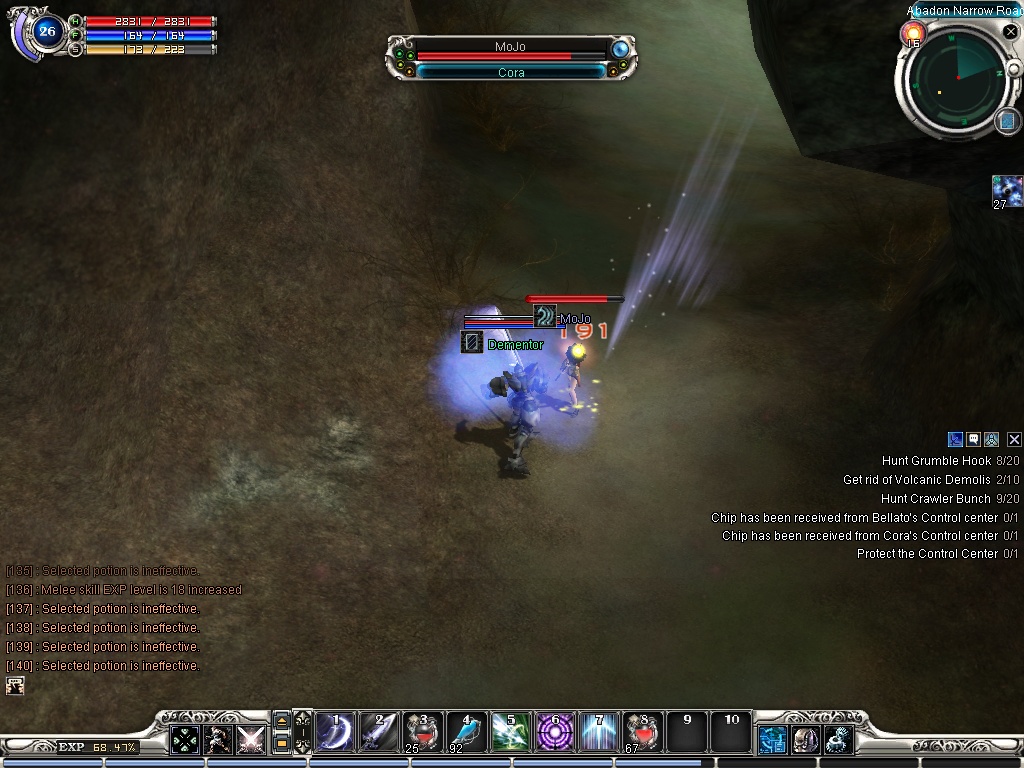Click the gear icon on the bottom bar
The height and width of the screenshot is (768, 1024).
click(x=838, y=740)
